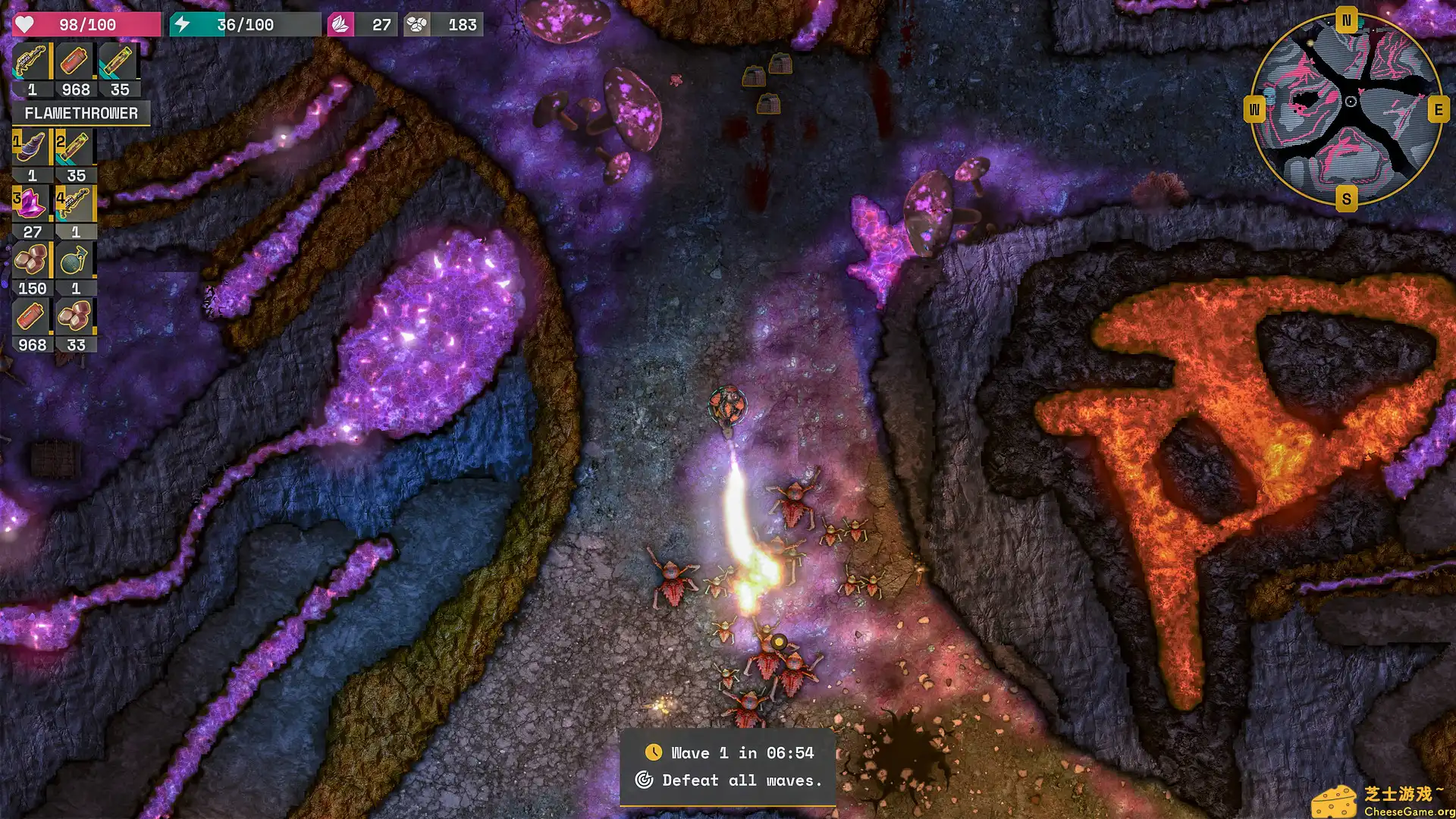
Task: Choose the pink crystal in hotbar slot 3
Action: 32,204
